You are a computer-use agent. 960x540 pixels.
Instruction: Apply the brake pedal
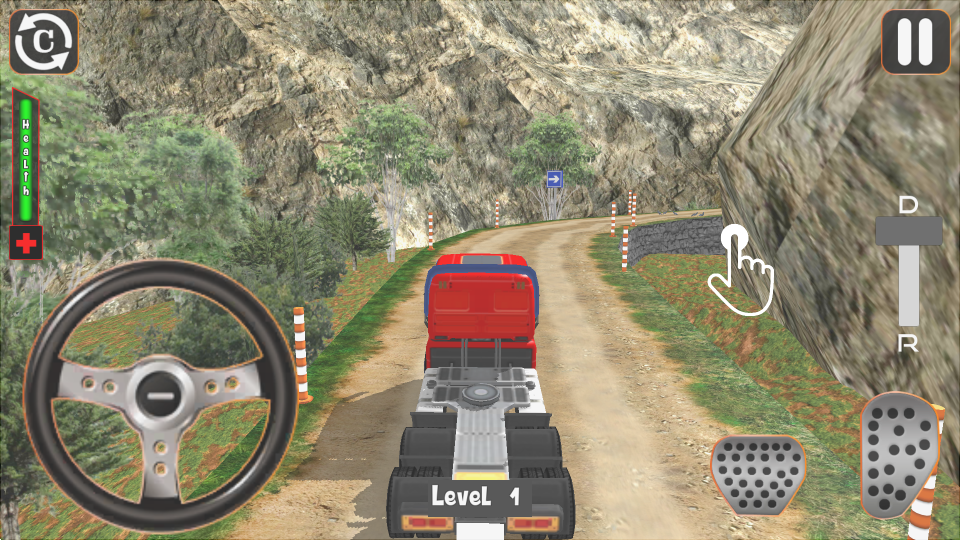point(758,475)
